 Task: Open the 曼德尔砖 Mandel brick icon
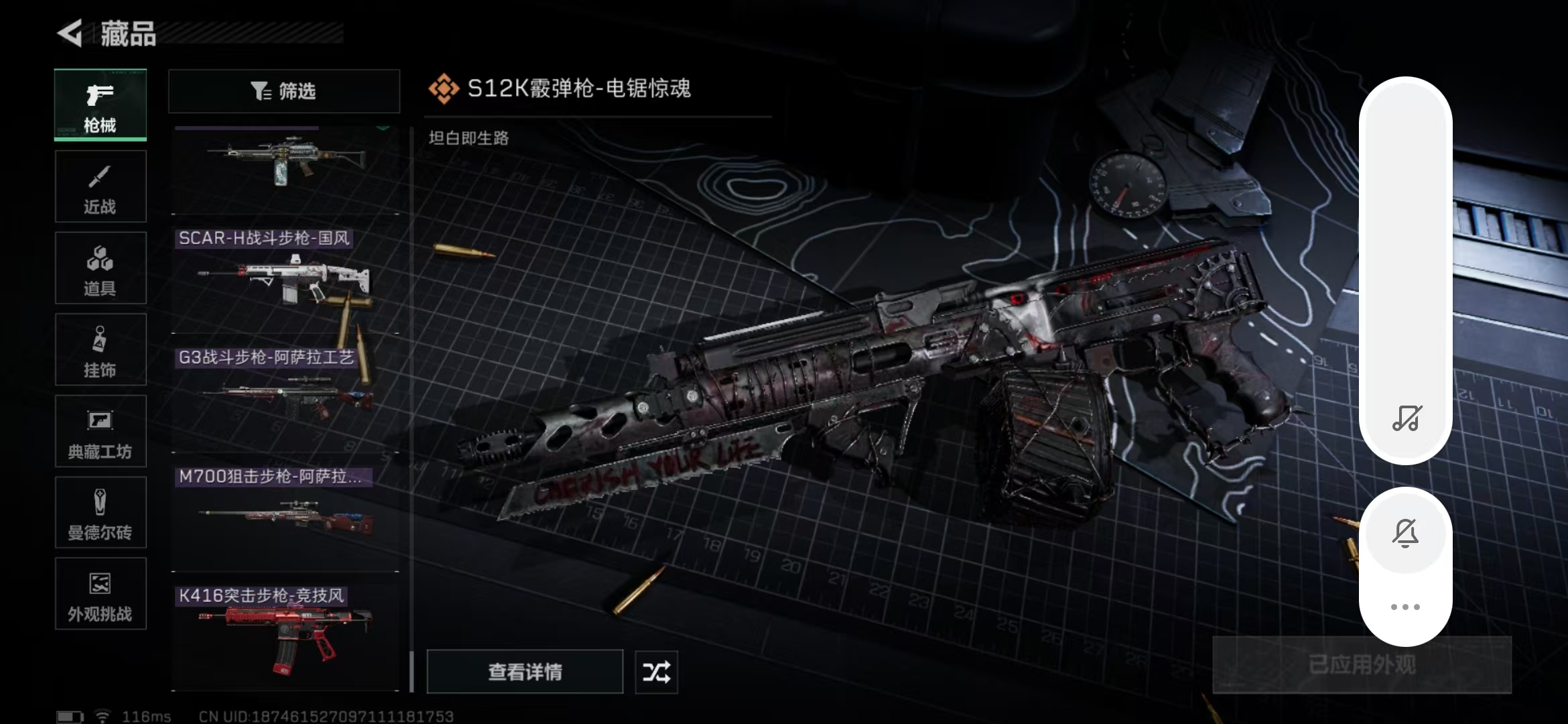coord(101,513)
